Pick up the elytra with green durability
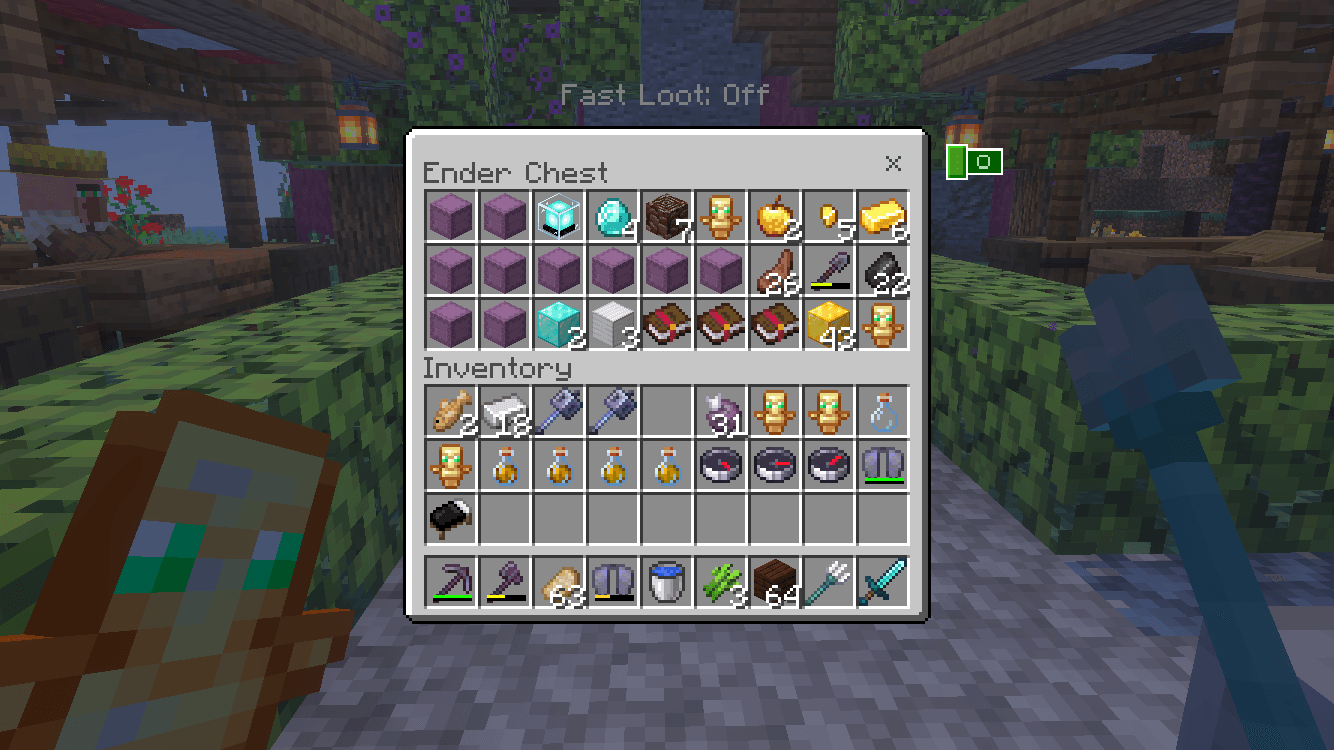The width and height of the screenshot is (1334, 750). (882, 466)
